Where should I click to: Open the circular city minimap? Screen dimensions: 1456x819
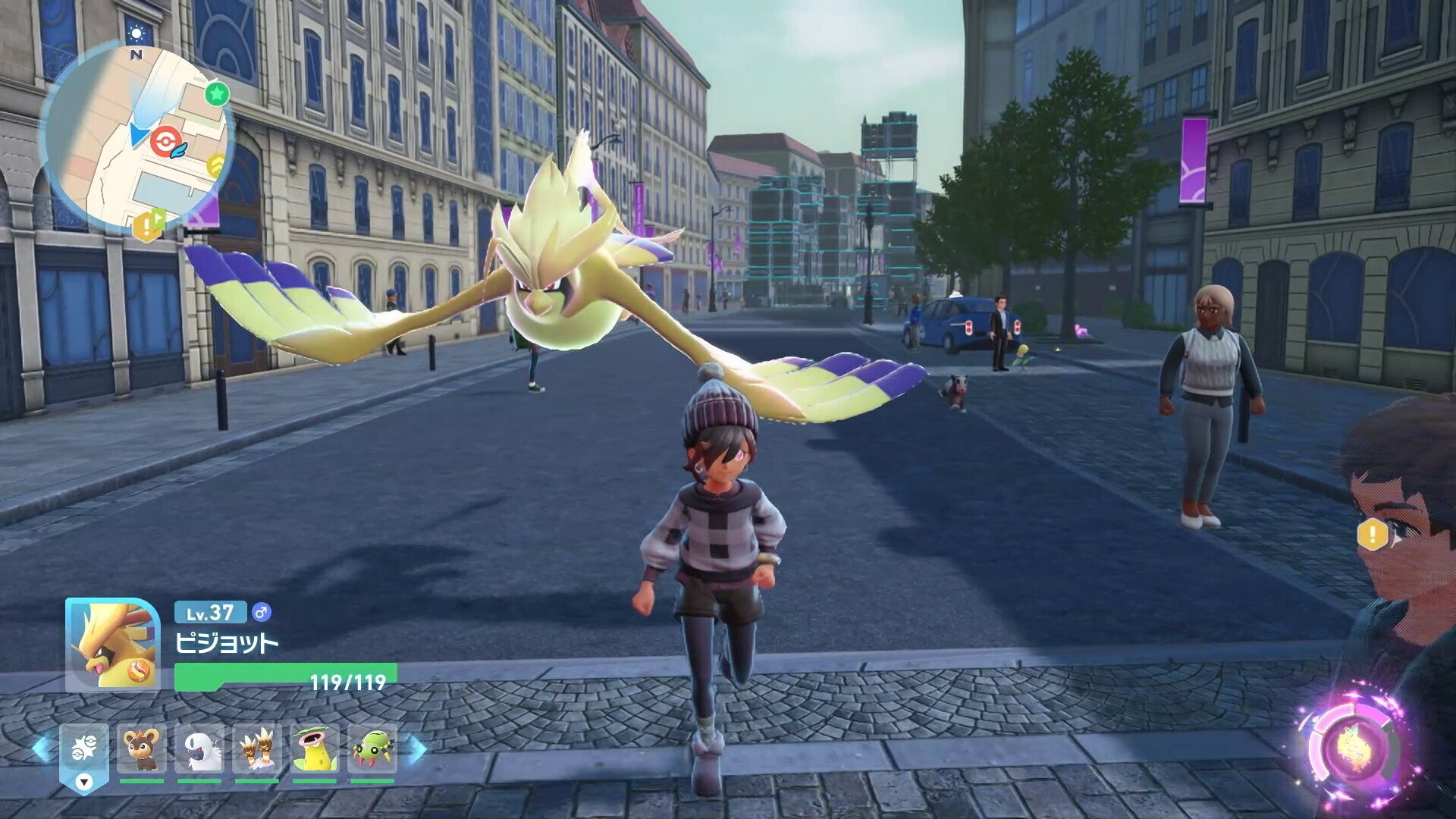click(x=135, y=136)
